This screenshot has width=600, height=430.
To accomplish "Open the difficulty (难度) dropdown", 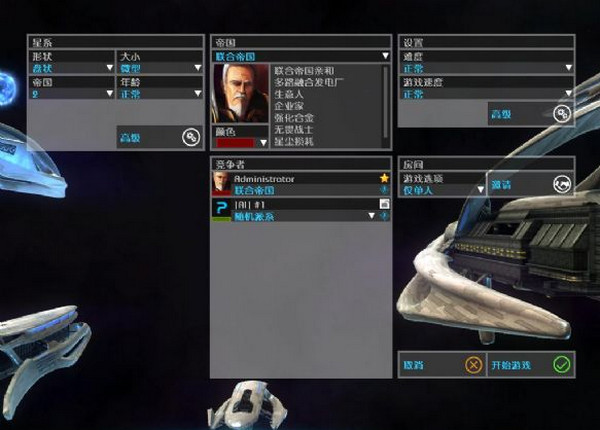I will (486, 68).
